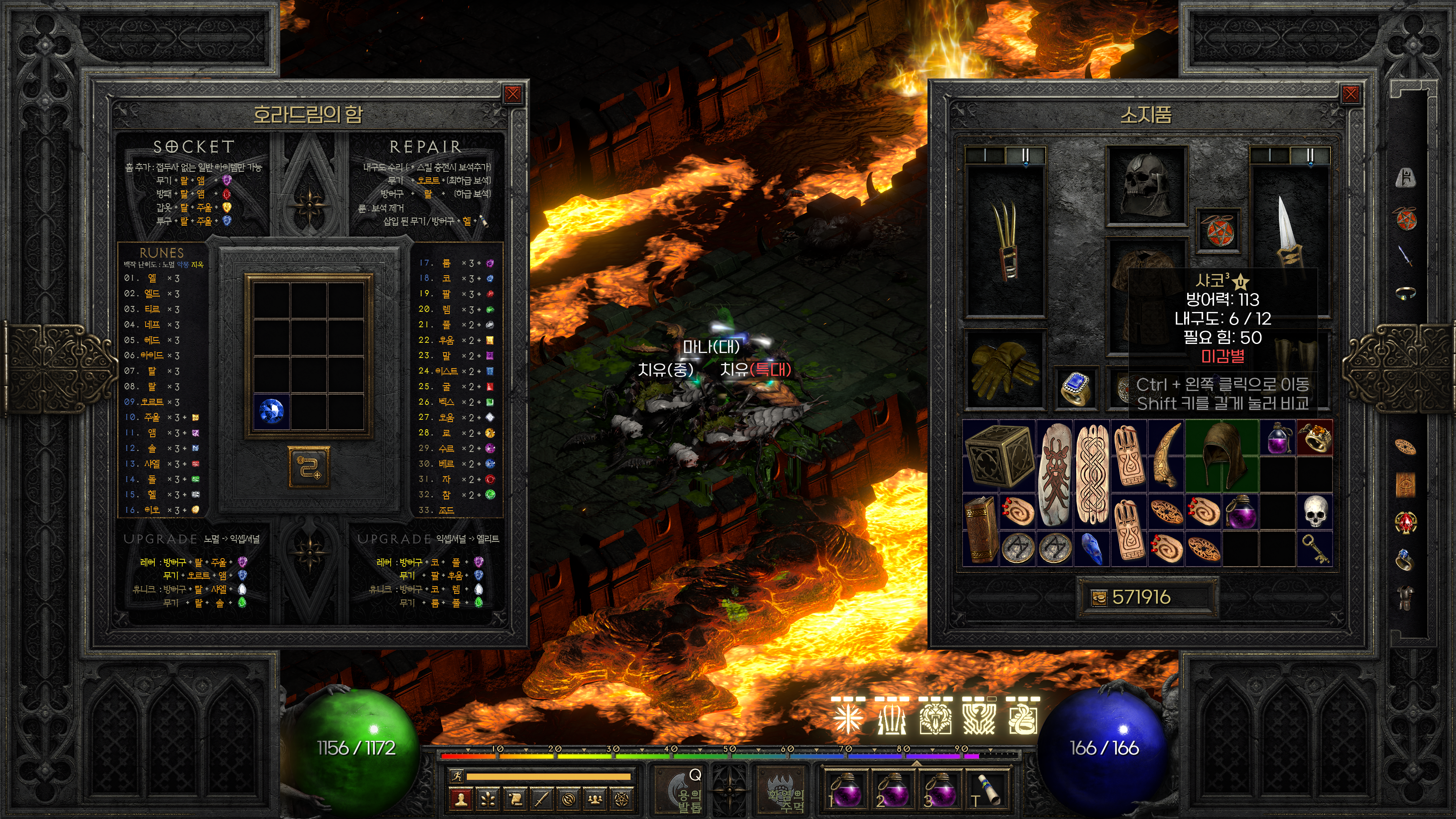Image resolution: width=1456 pixels, height=819 pixels.
Task: Close the Horadric Cube panel
Action: [x=512, y=94]
